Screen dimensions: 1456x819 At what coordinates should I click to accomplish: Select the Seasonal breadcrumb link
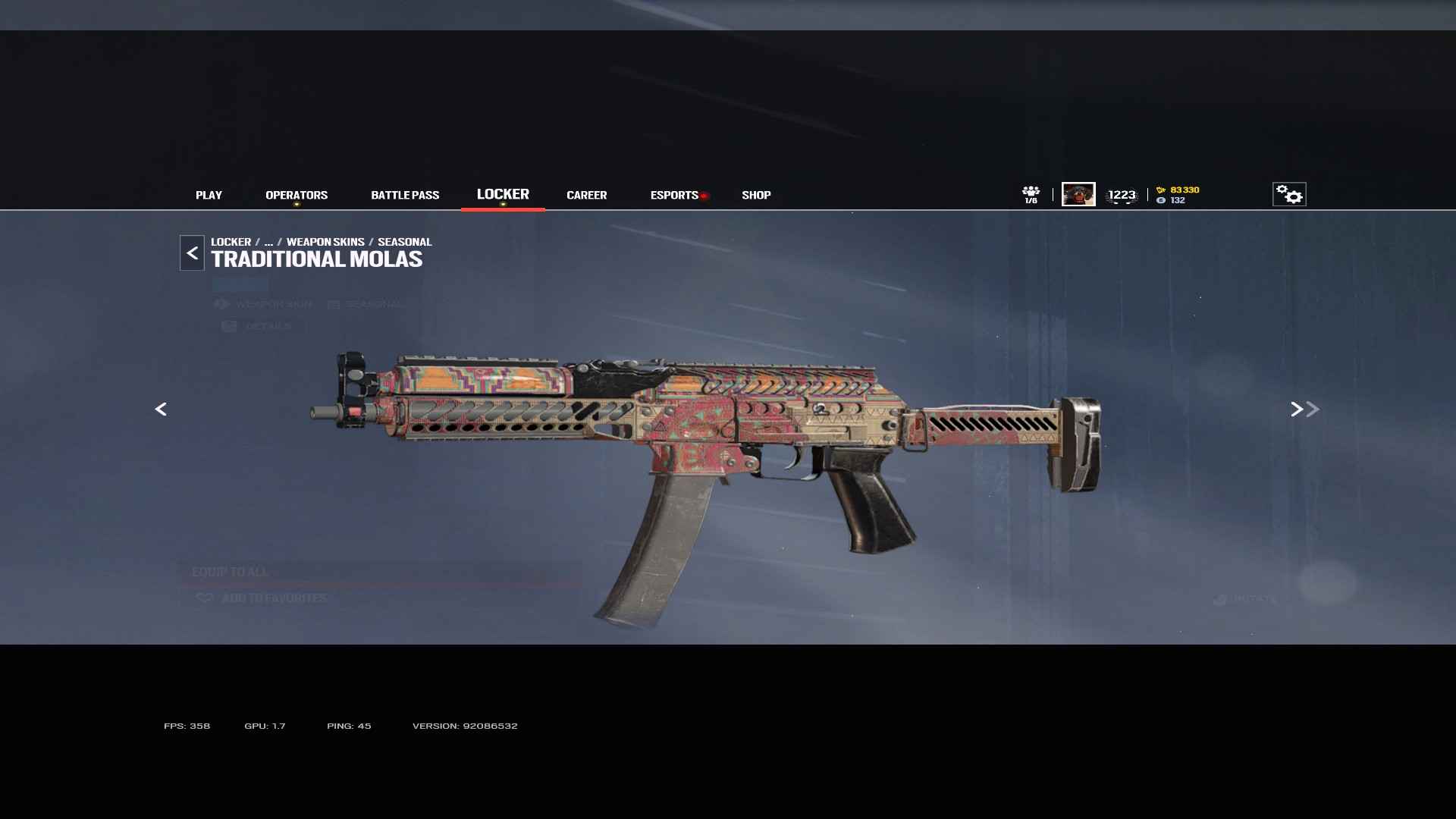(x=404, y=242)
